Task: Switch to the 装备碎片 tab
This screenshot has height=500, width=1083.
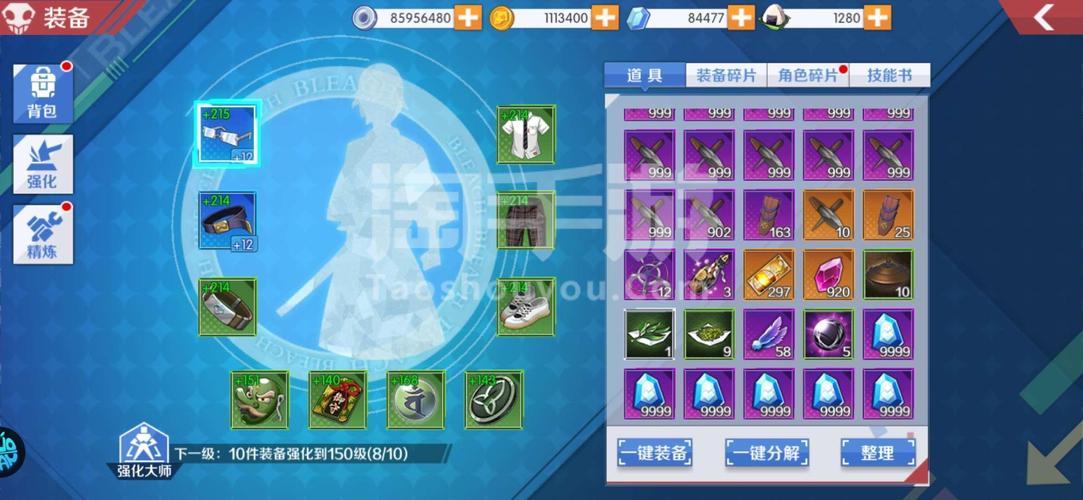Action: pyautogui.click(x=726, y=76)
